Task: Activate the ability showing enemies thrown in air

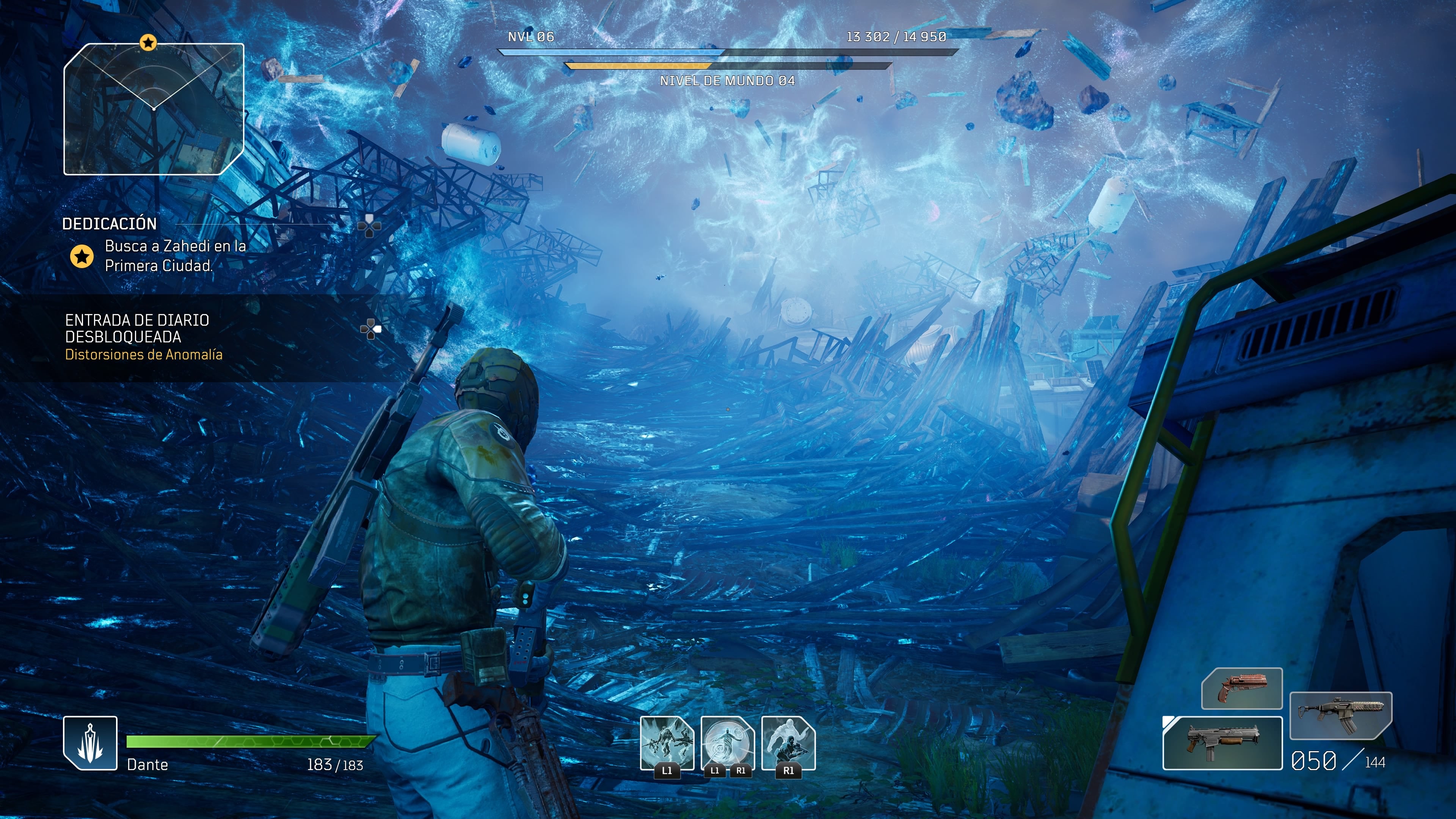Action: (x=667, y=743)
